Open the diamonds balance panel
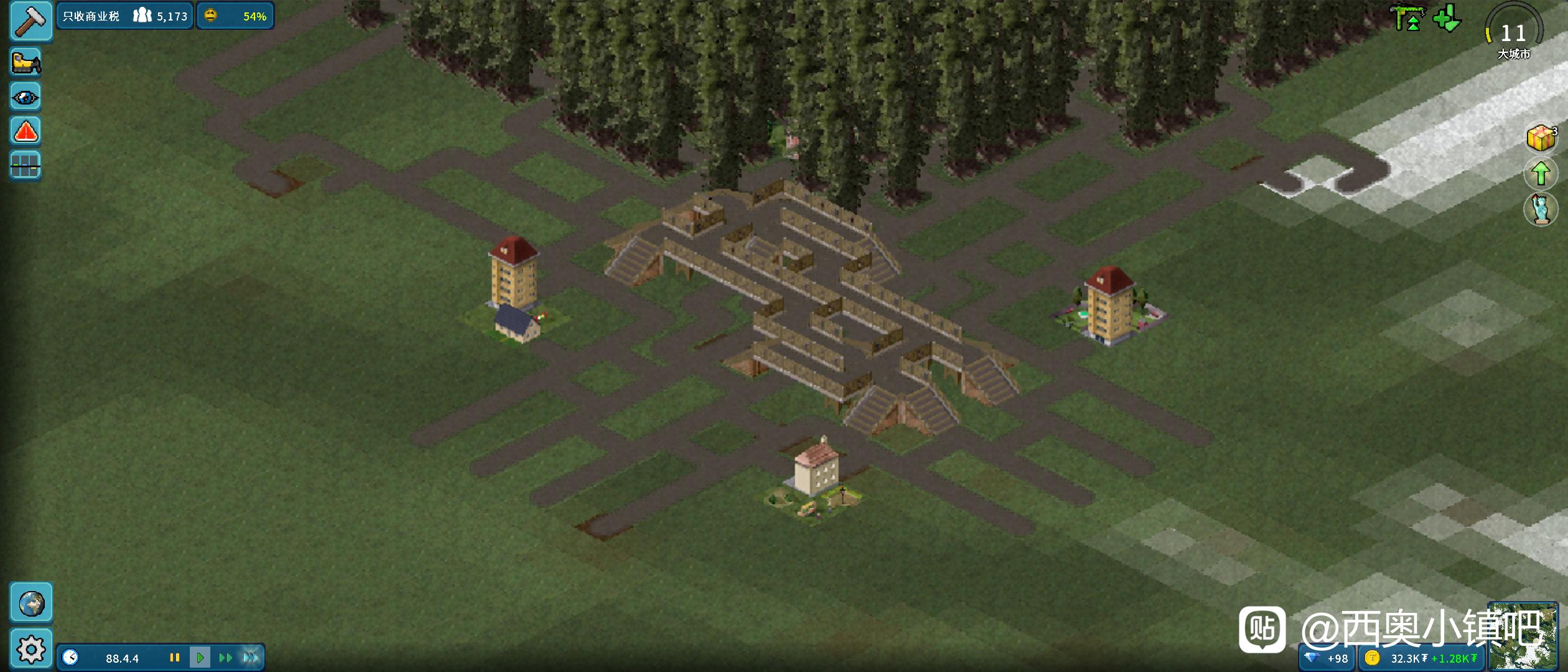The height and width of the screenshot is (672, 1568). pyautogui.click(x=1327, y=658)
